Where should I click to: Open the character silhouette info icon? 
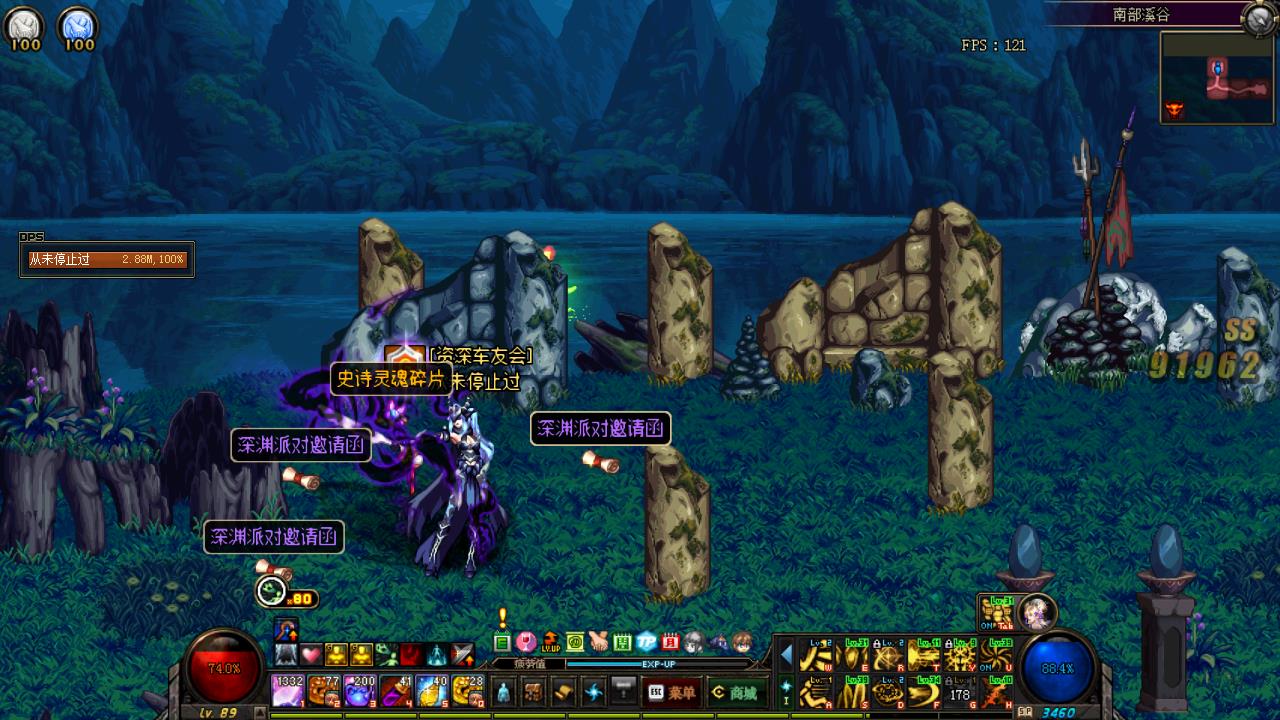[x=504, y=691]
